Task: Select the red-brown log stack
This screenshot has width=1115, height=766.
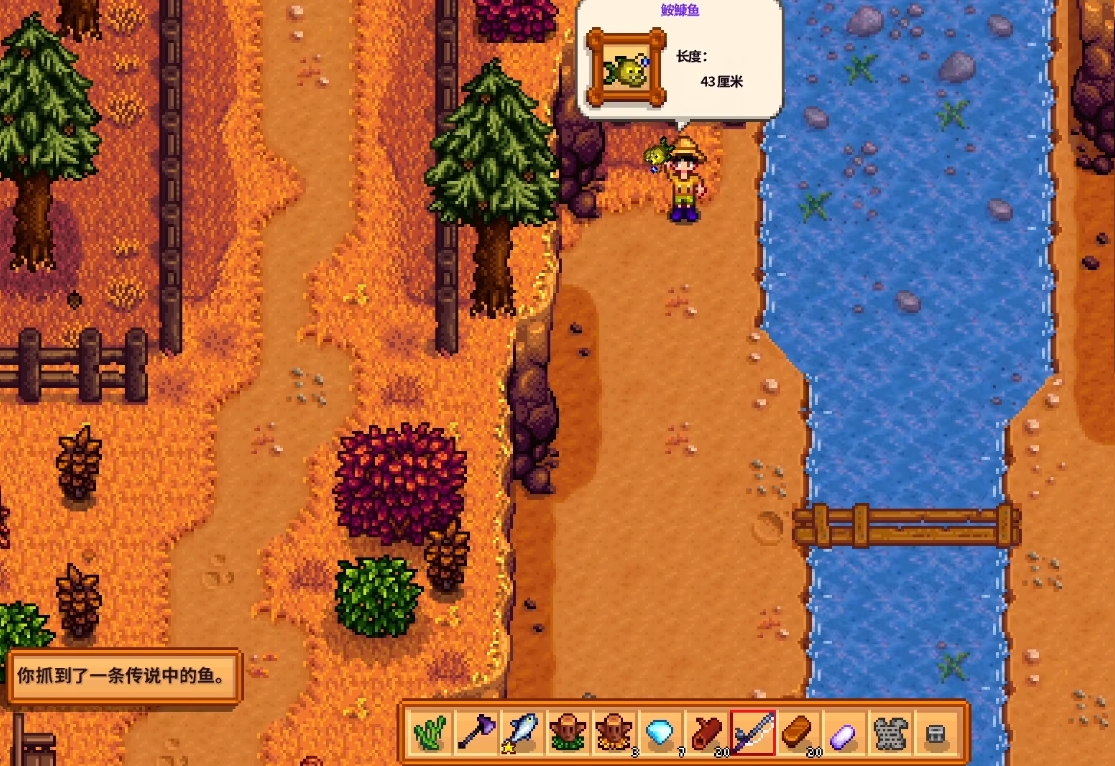Action: 707,733
